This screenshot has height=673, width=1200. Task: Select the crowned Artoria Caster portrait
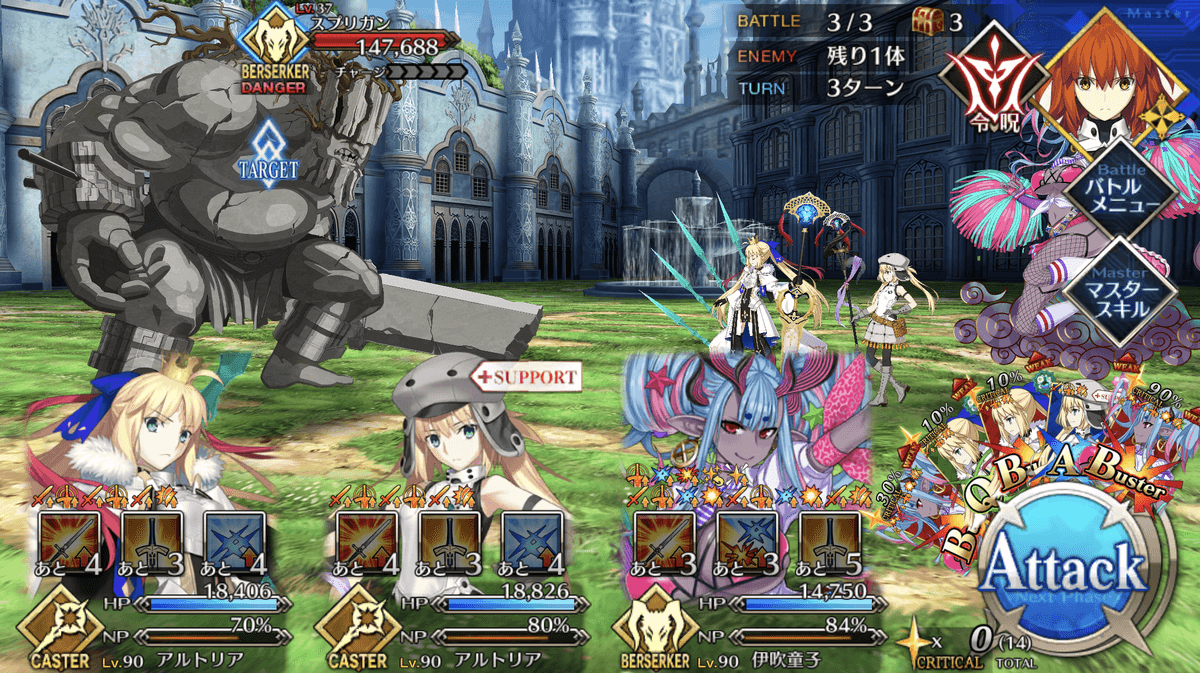point(150,430)
